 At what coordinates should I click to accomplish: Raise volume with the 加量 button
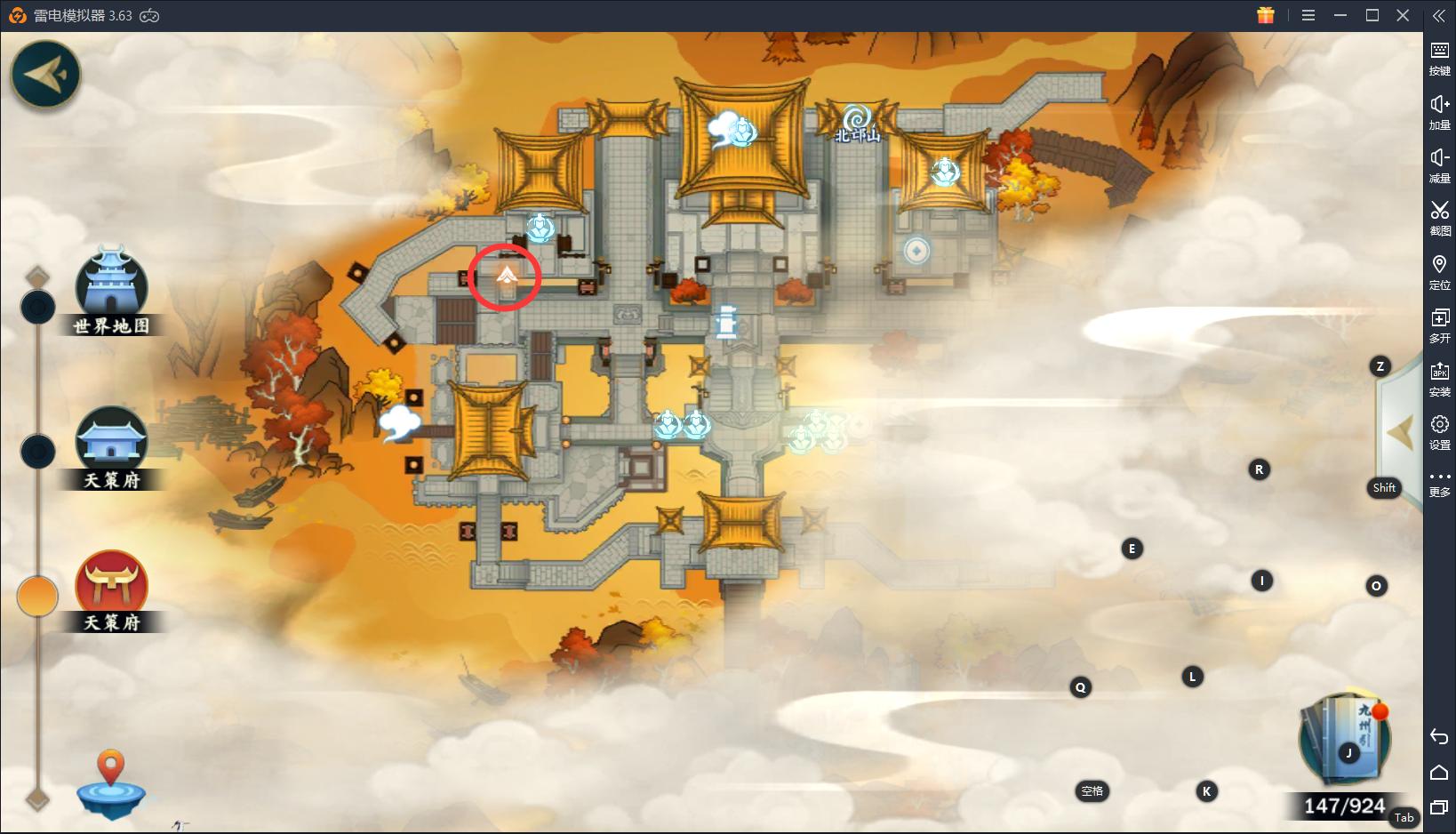1439,111
